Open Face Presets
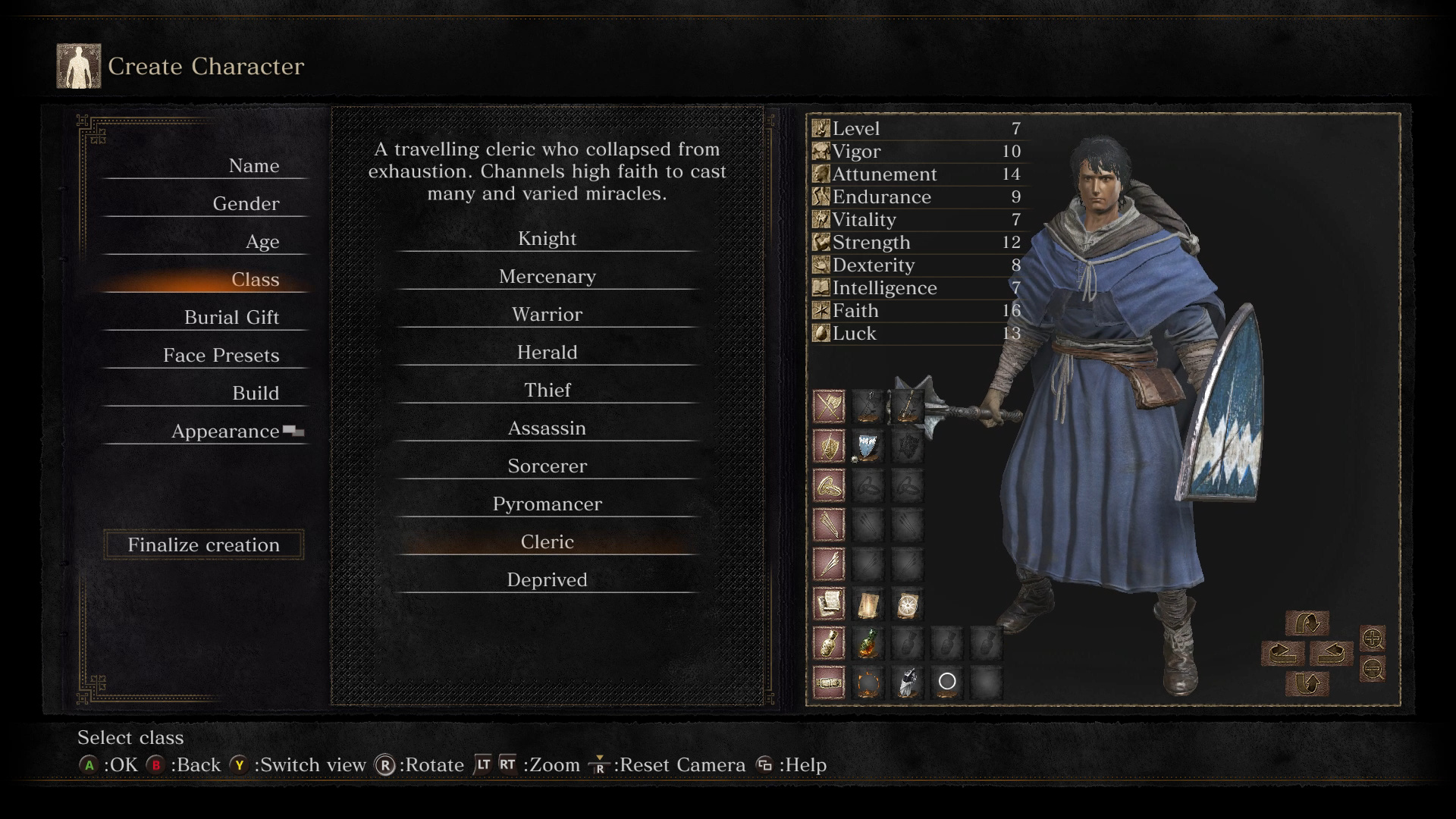The image size is (1456, 819). click(221, 356)
